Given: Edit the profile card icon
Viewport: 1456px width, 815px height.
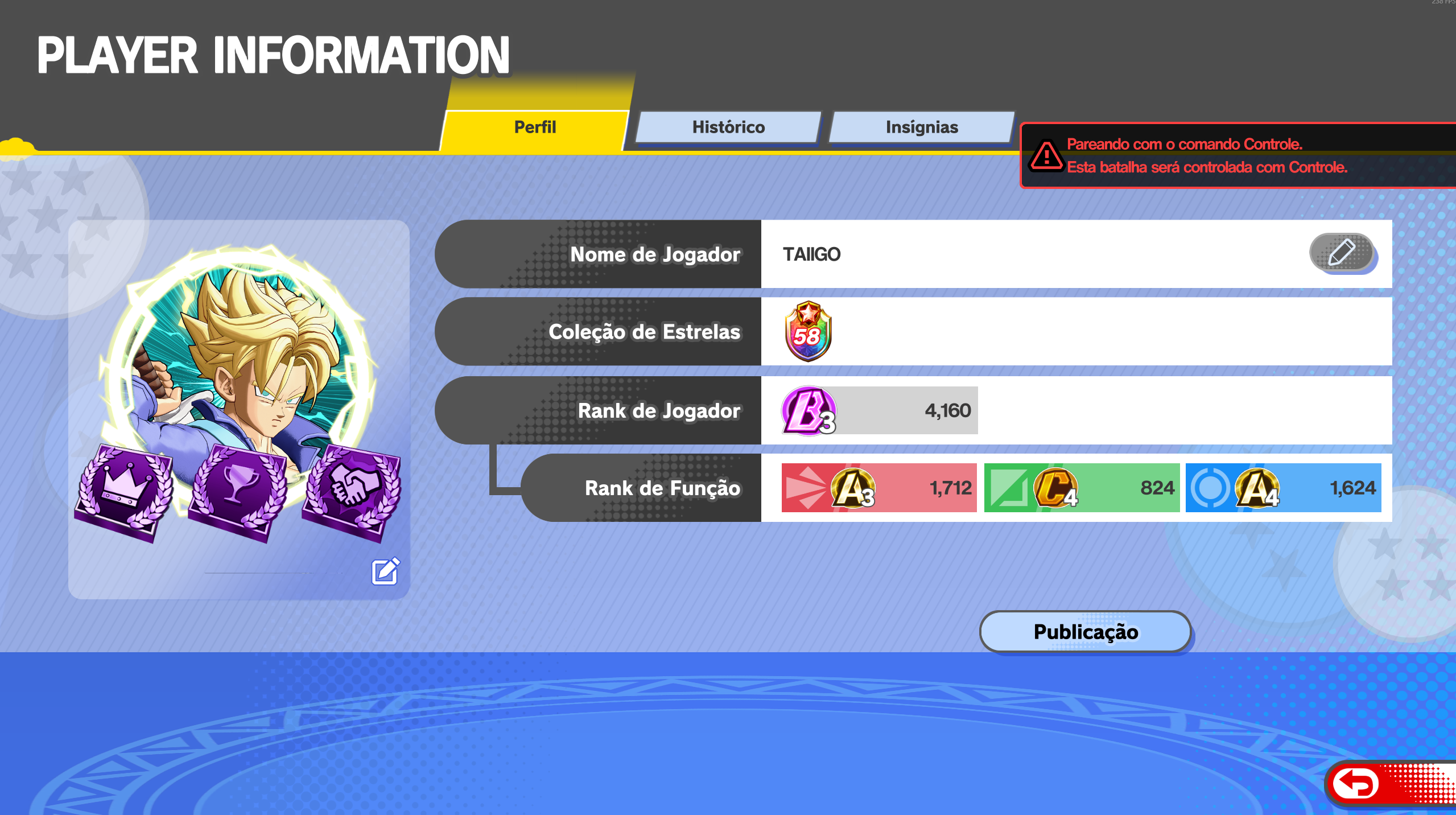Looking at the screenshot, I should (x=385, y=571).
